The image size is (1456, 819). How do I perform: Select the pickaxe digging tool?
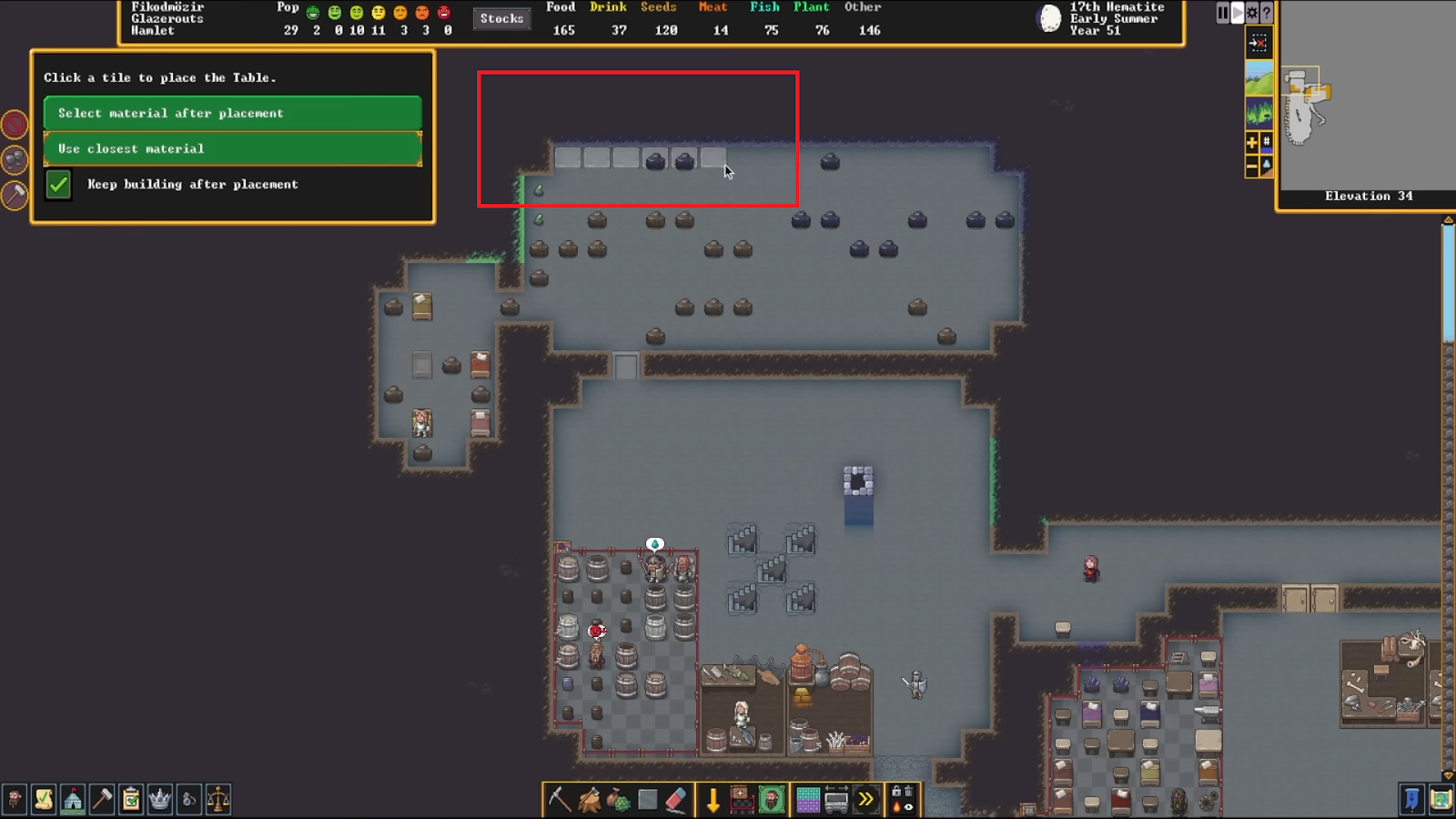coord(559,800)
